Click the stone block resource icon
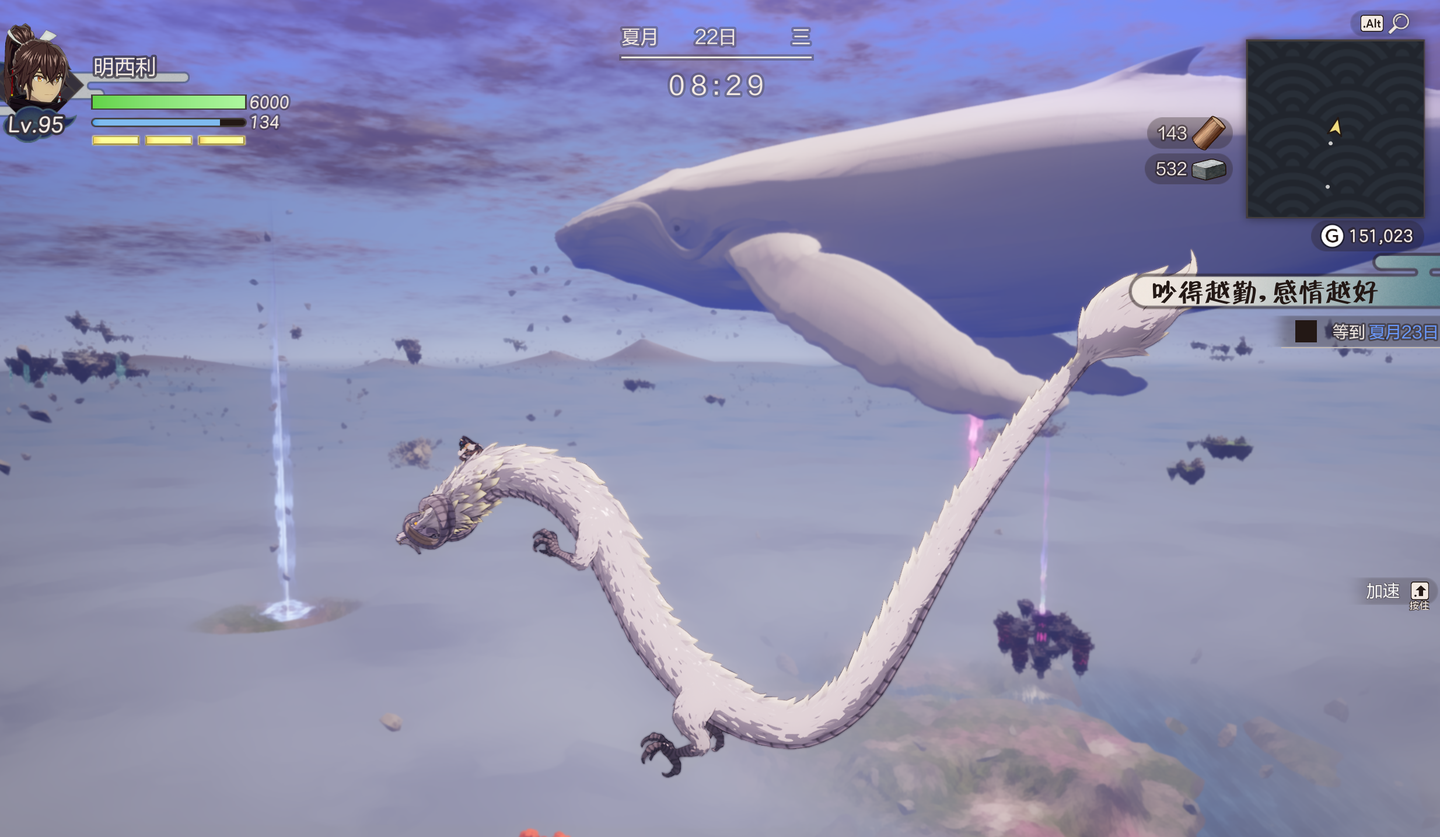1440x837 pixels. tap(1209, 169)
